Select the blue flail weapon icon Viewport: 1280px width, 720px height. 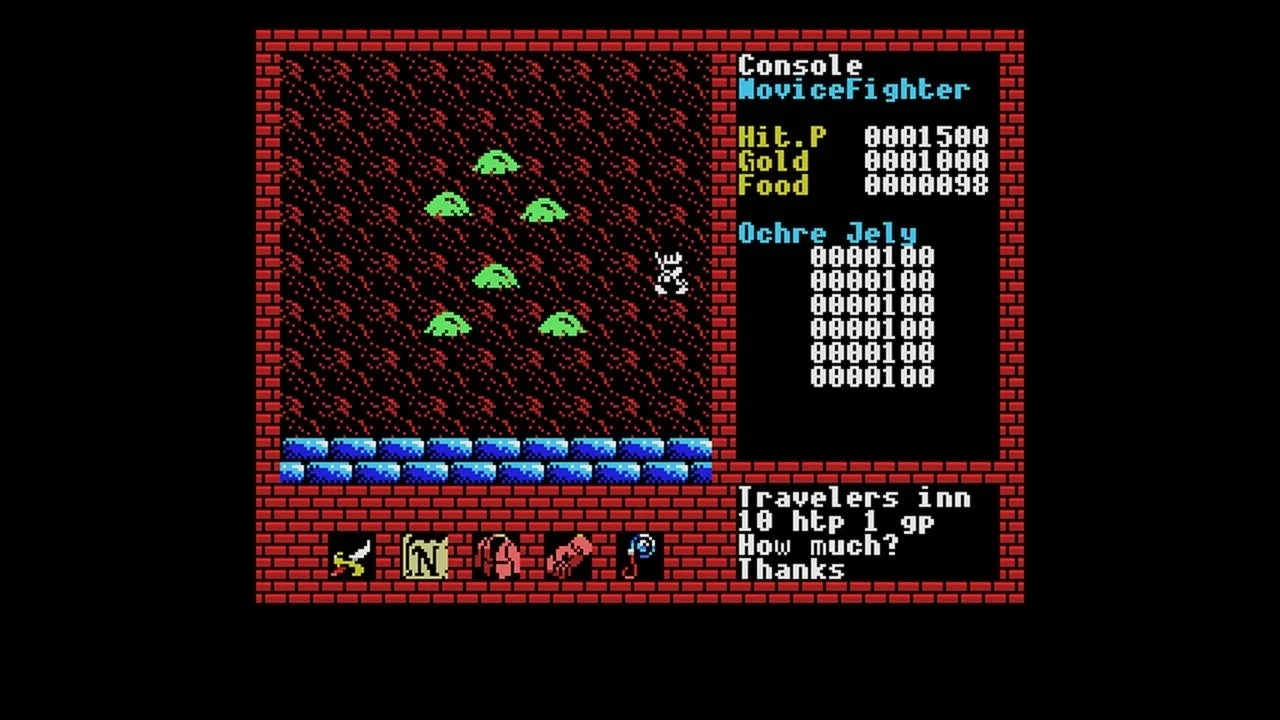[x=639, y=554]
